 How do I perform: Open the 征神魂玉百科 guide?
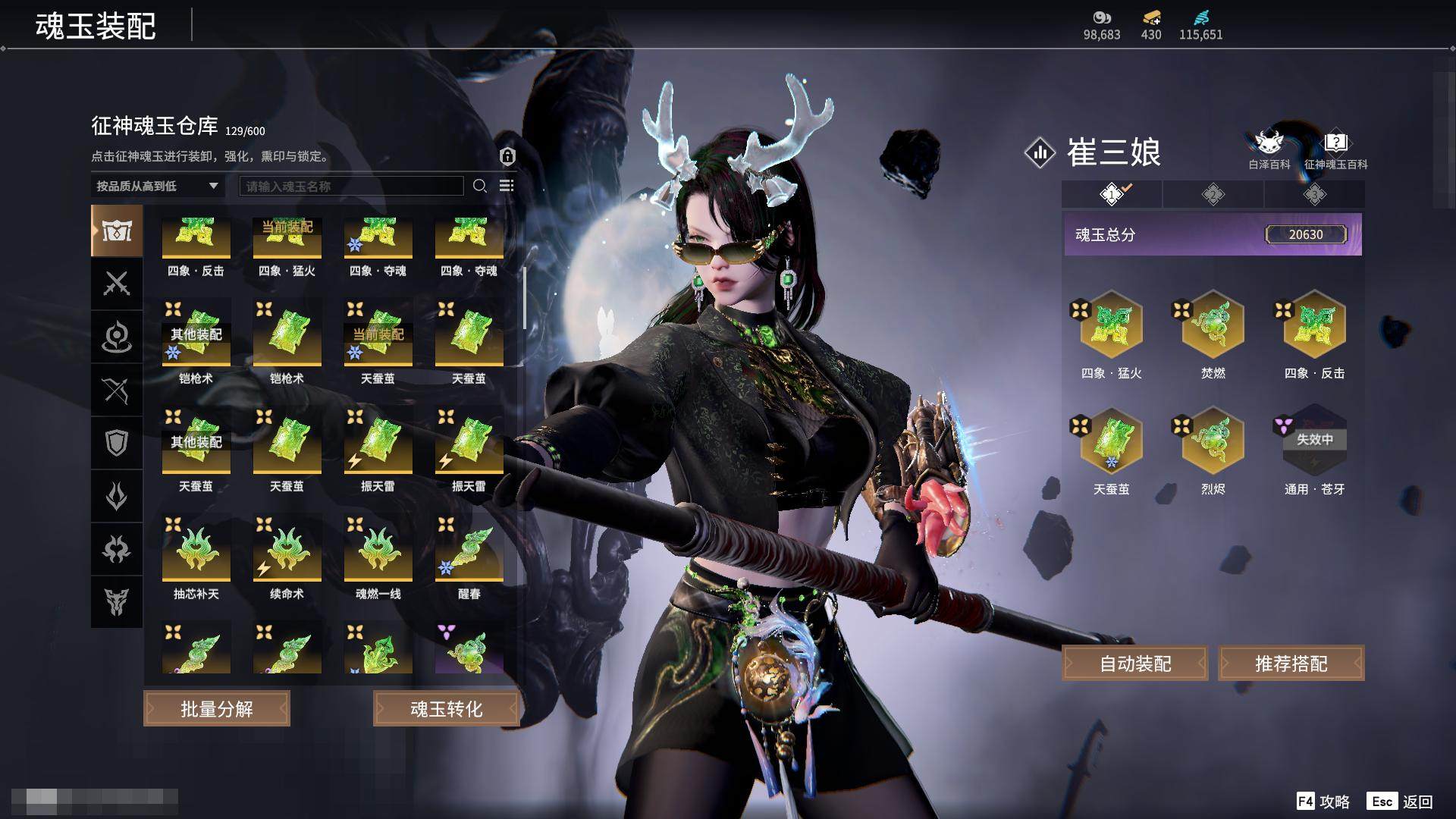pyautogui.click(x=1335, y=149)
